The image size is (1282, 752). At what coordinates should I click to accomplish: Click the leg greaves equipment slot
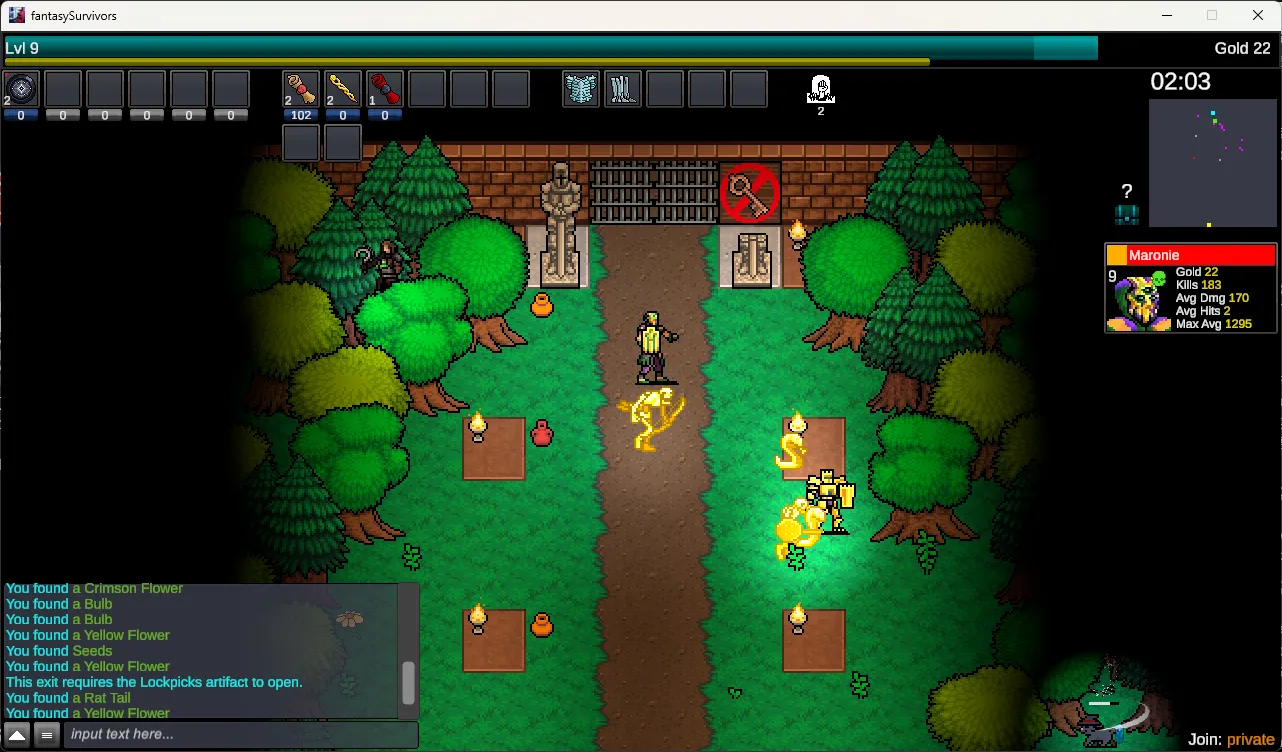(x=623, y=90)
